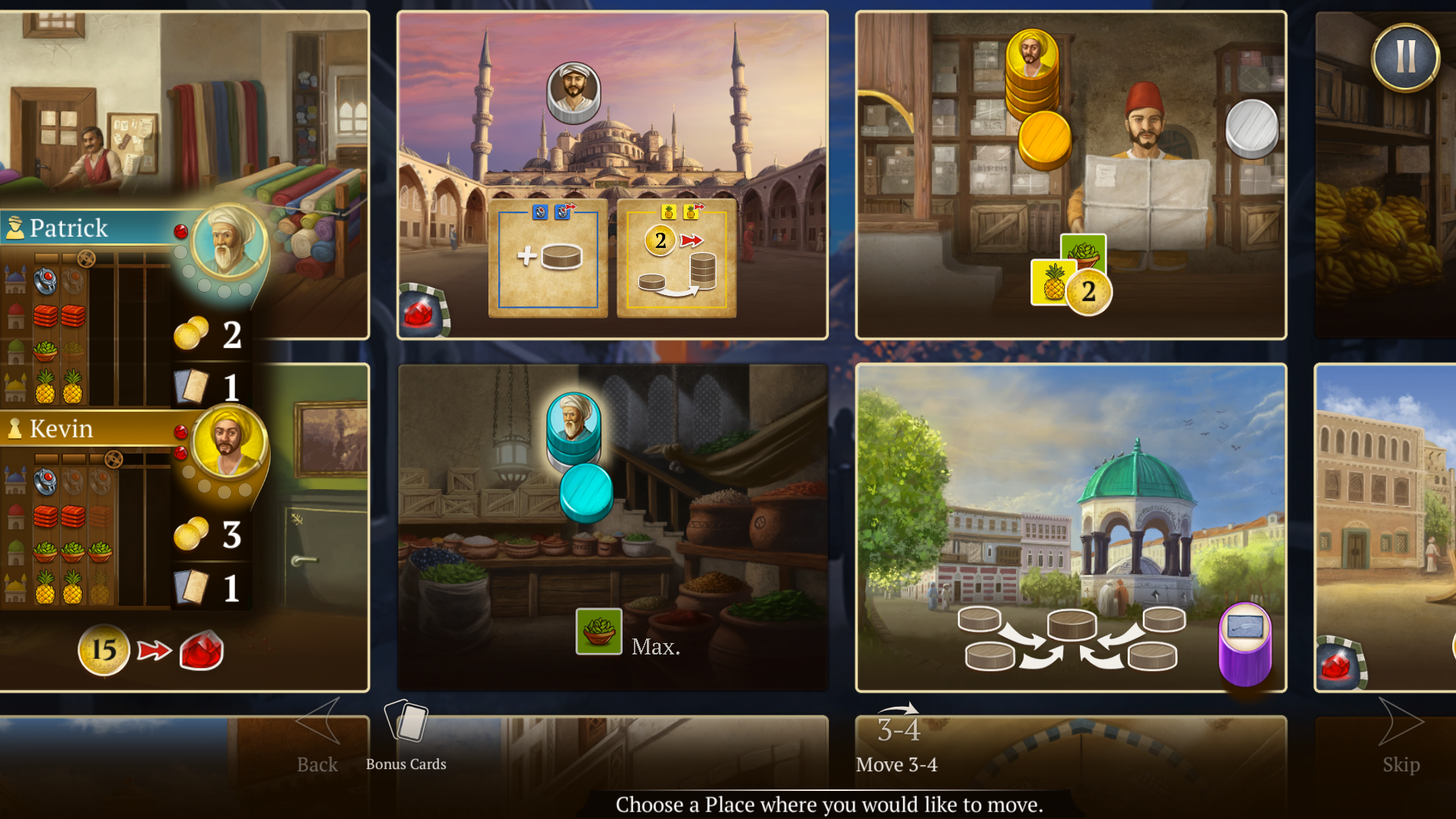Screen dimensions: 1456x819
Task: Pick the purple cylinder token at fountain
Action: 1244,643
